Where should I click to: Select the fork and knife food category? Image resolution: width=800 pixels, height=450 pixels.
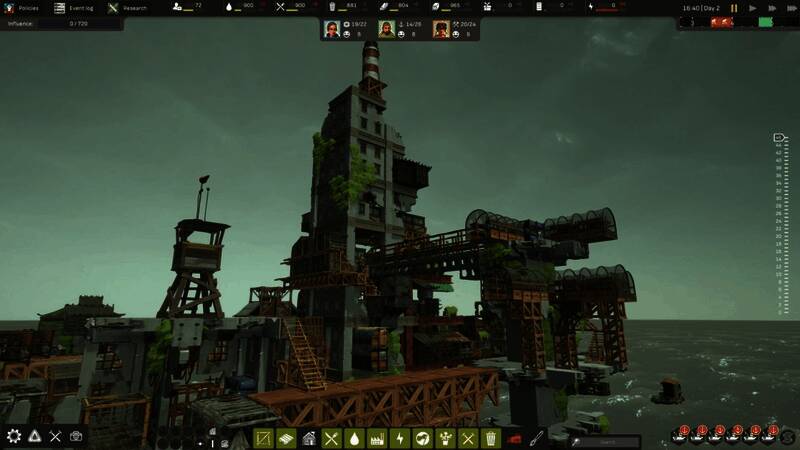332,438
